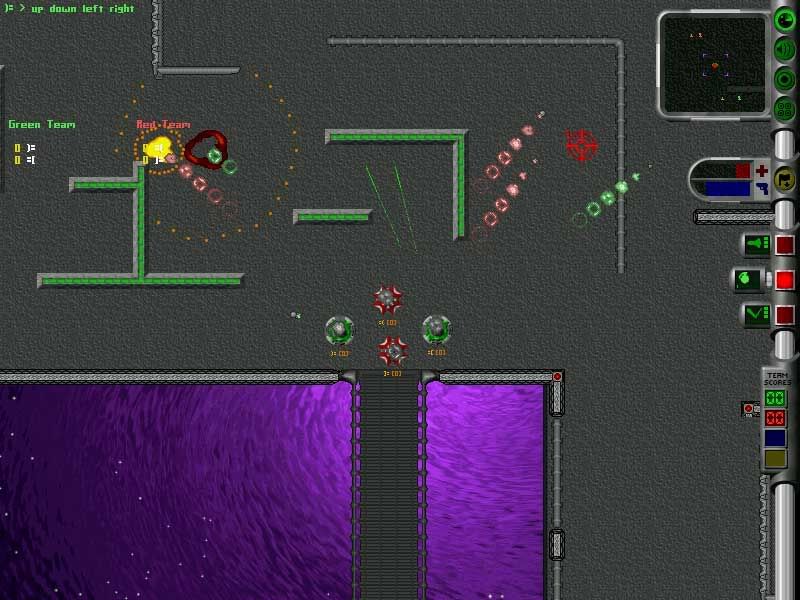The width and height of the screenshot is (800, 600).
Task: Select the green checkmark-shaped weapon slot
Action: tap(754, 314)
